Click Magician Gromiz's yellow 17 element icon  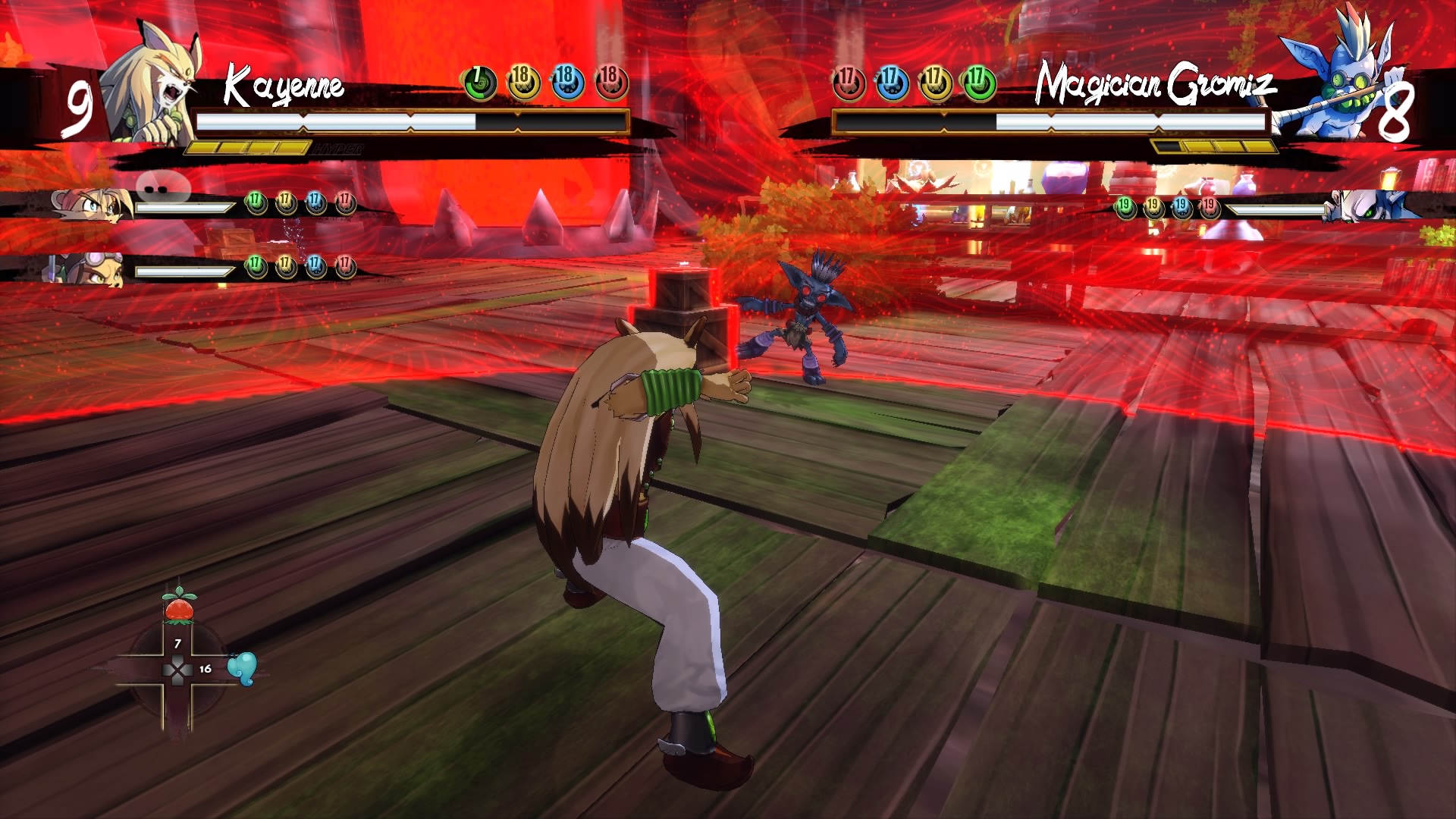point(936,83)
